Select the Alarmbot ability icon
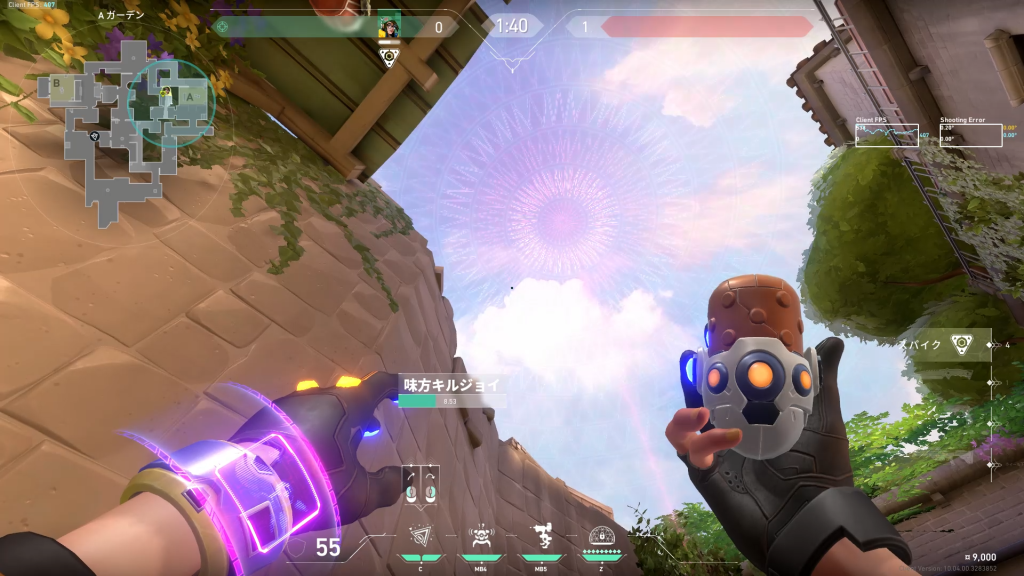Viewport: 1024px width, 576px height. click(479, 540)
